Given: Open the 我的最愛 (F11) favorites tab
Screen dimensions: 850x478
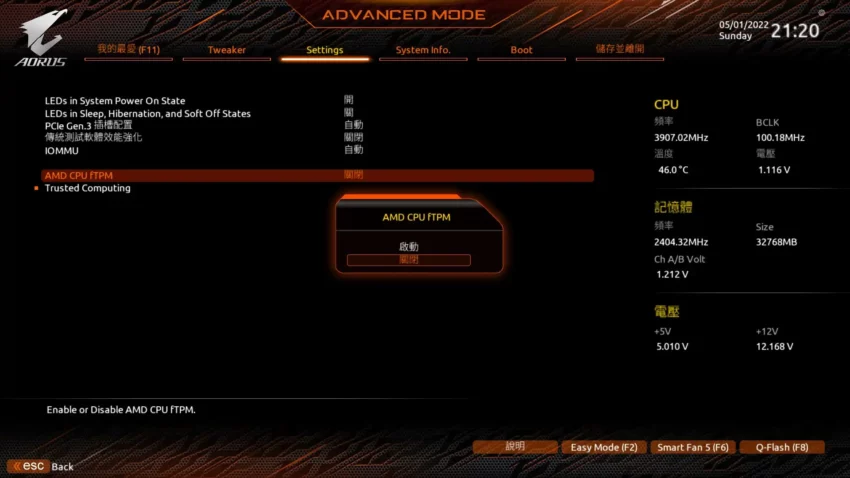Looking at the screenshot, I should point(128,50).
